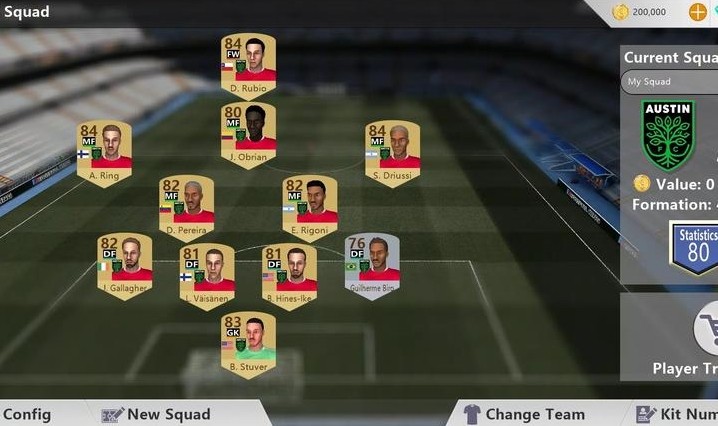Select D. Pereira midfielder card

click(186, 207)
